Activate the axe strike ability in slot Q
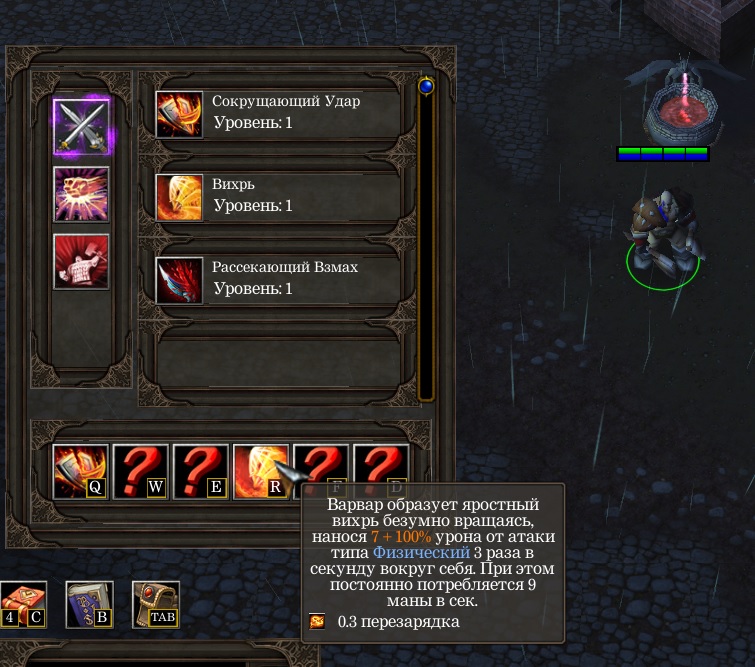This screenshot has height=667, width=755. (x=81, y=471)
